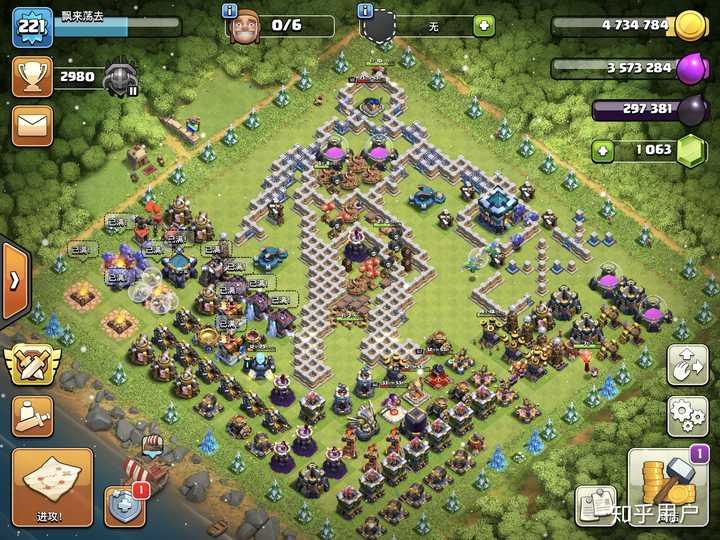This screenshot has width=720, height=540.
Task: Open the village layout editor hand button
Action: click(687, 365)
